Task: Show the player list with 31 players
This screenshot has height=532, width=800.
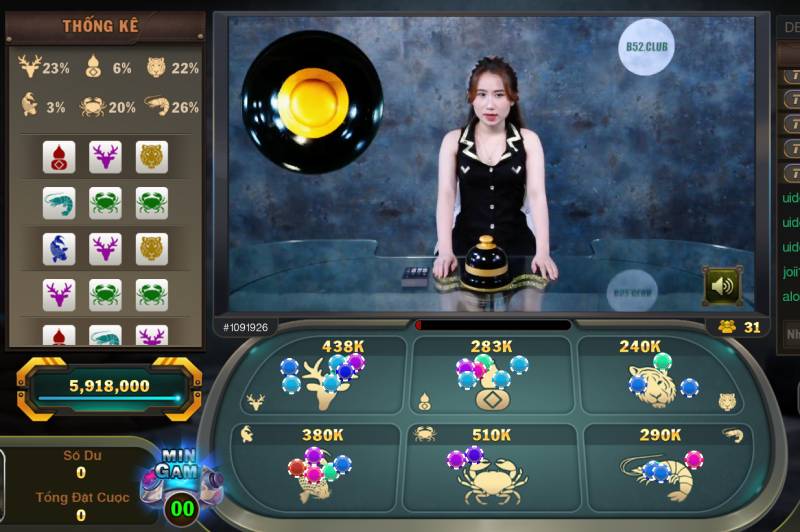Action: 740,327
